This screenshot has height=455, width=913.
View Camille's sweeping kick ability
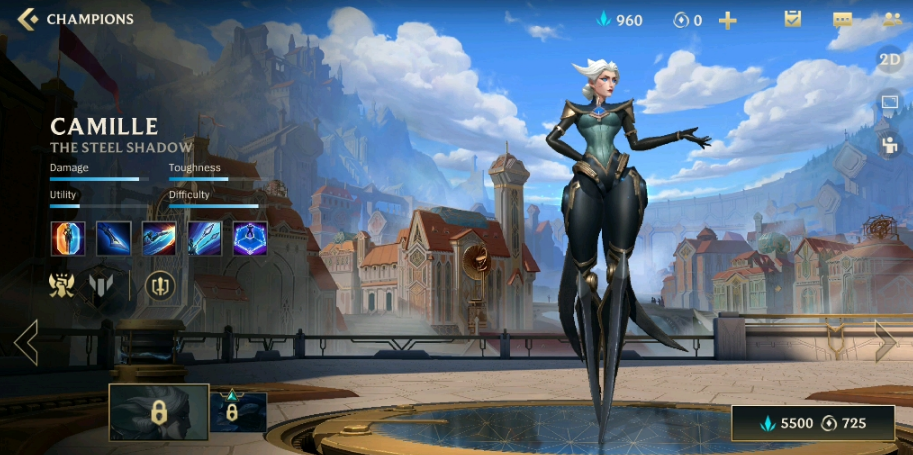(159, 239)
